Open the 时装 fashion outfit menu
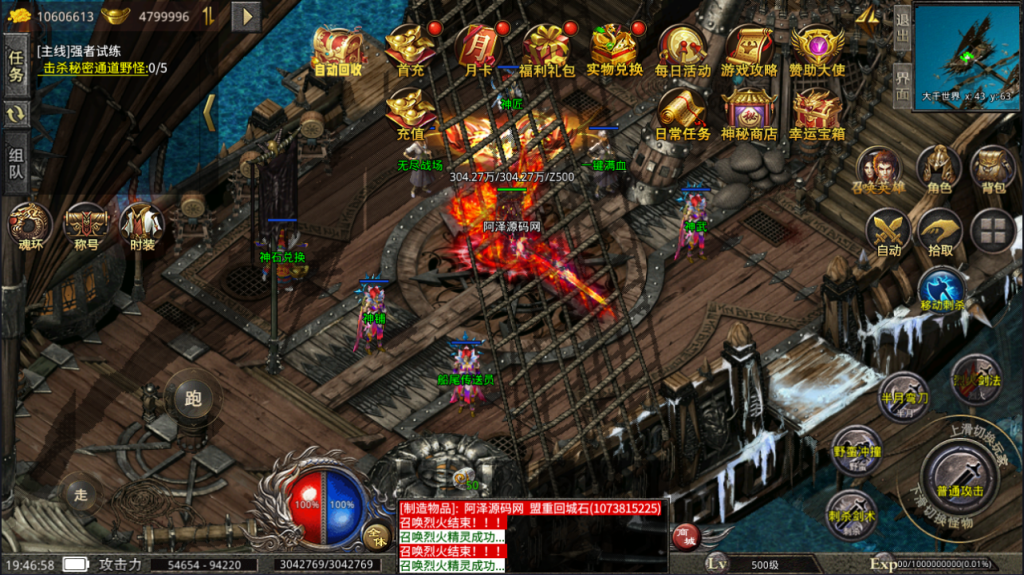The image size is (1024, 575). pos(142,226)
